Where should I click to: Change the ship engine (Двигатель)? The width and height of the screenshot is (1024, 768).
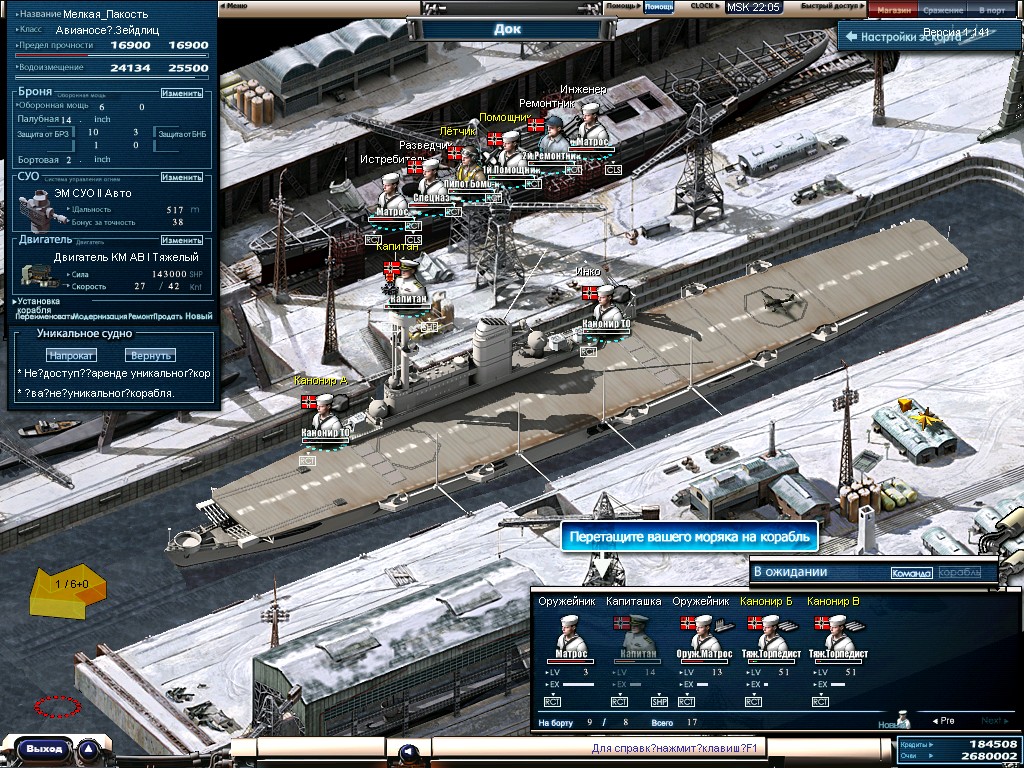(182, 240)
